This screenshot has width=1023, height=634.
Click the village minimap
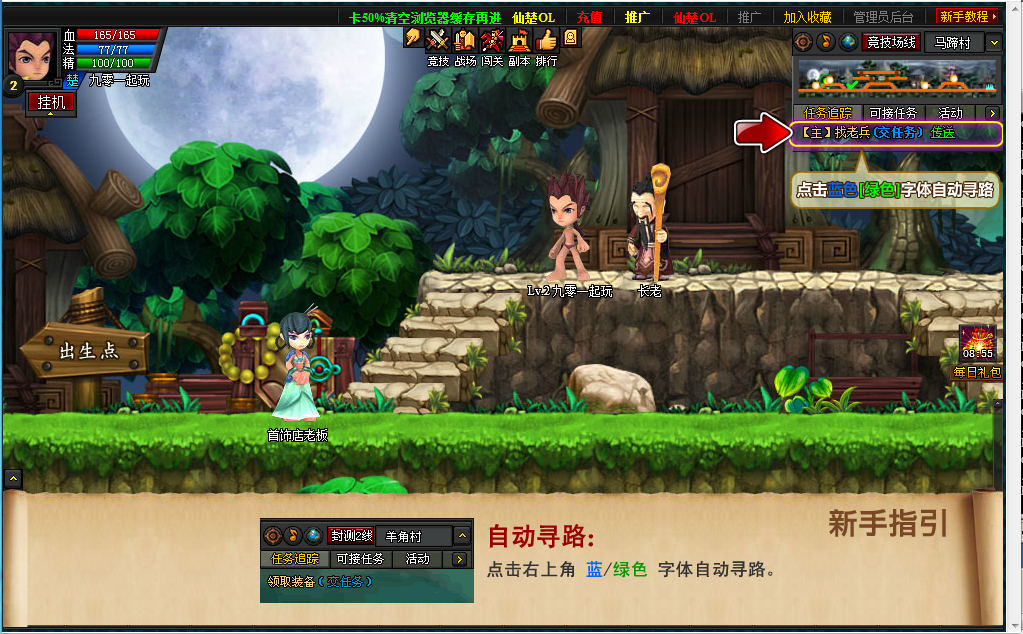[x=896, y=79]
